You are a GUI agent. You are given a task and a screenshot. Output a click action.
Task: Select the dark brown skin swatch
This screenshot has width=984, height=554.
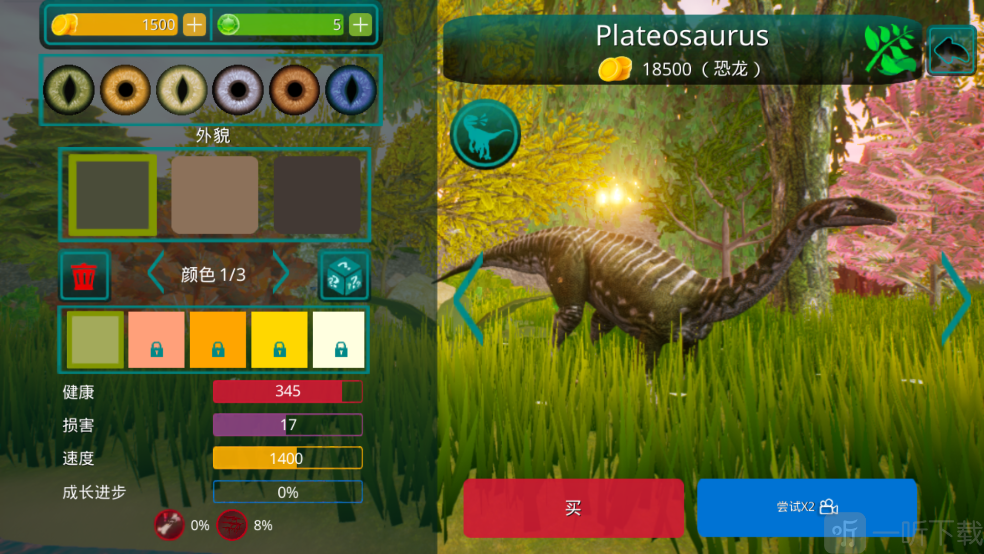[318, 195]
